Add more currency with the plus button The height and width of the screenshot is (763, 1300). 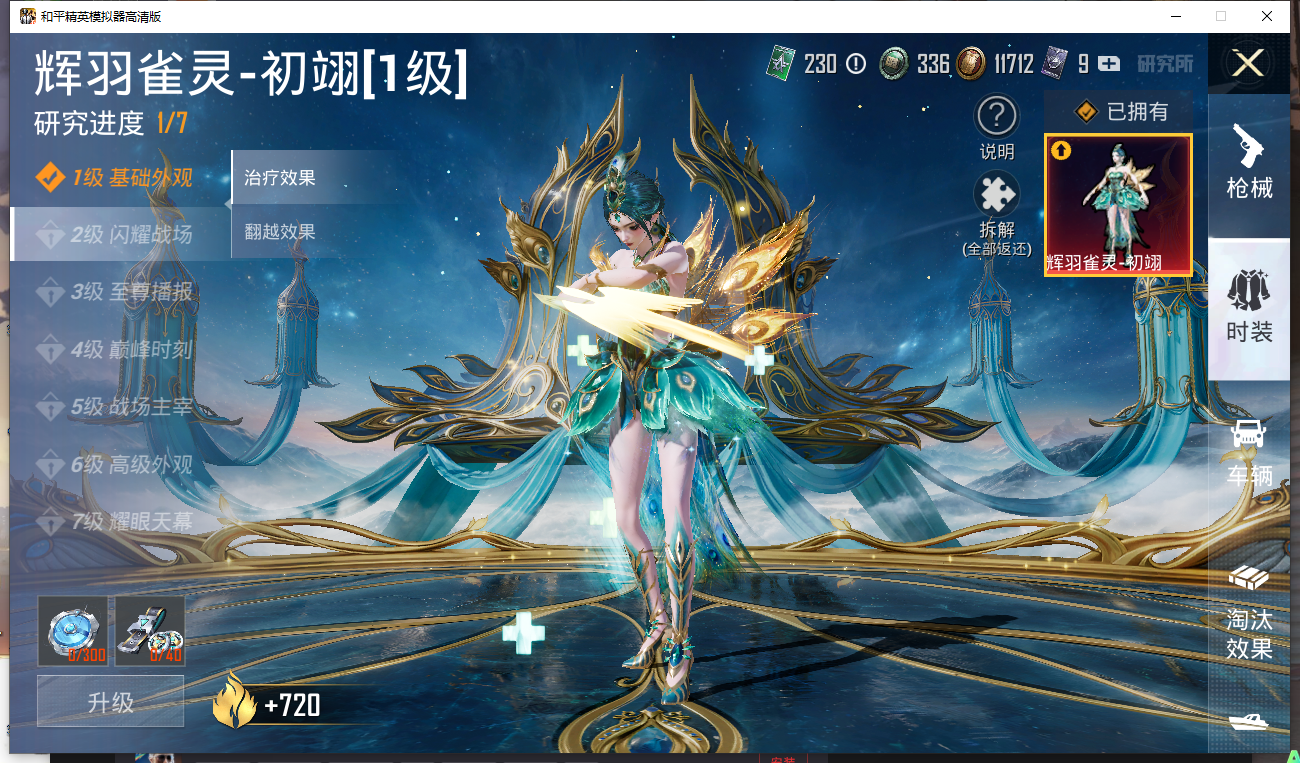1109,64
